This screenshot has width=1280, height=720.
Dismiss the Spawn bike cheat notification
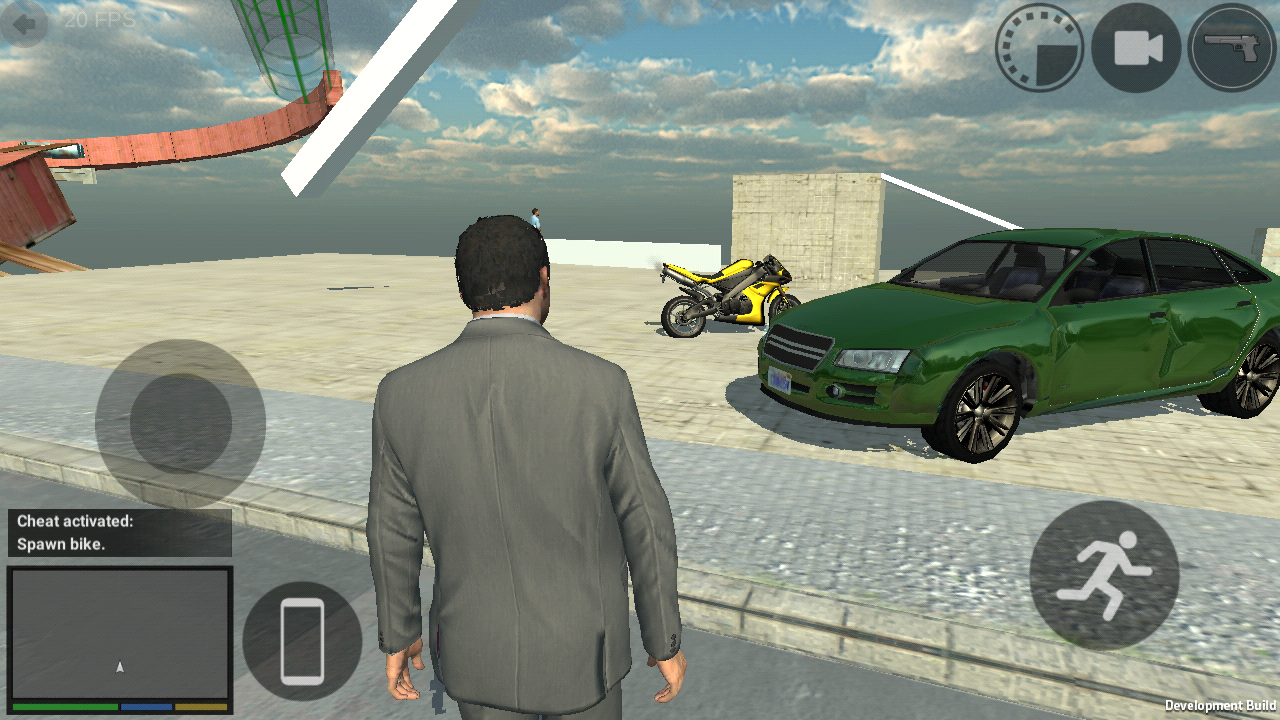tap(118, 535)
